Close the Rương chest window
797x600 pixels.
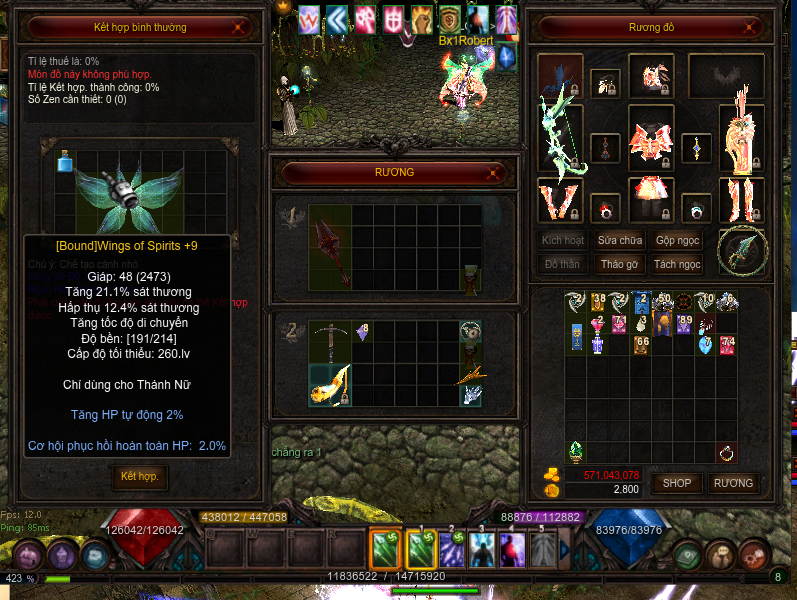coord(493,173)
